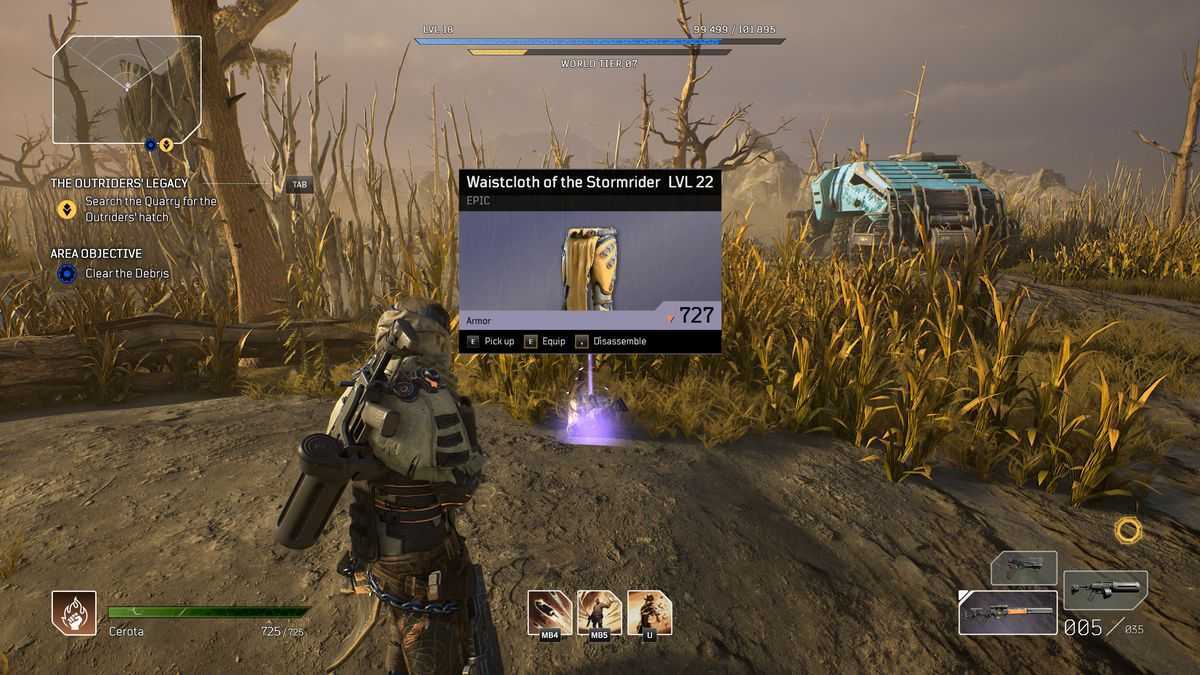Screen dimensions: 1200x675
Task: Click the minimap in the corner
Action: point(127,89)
